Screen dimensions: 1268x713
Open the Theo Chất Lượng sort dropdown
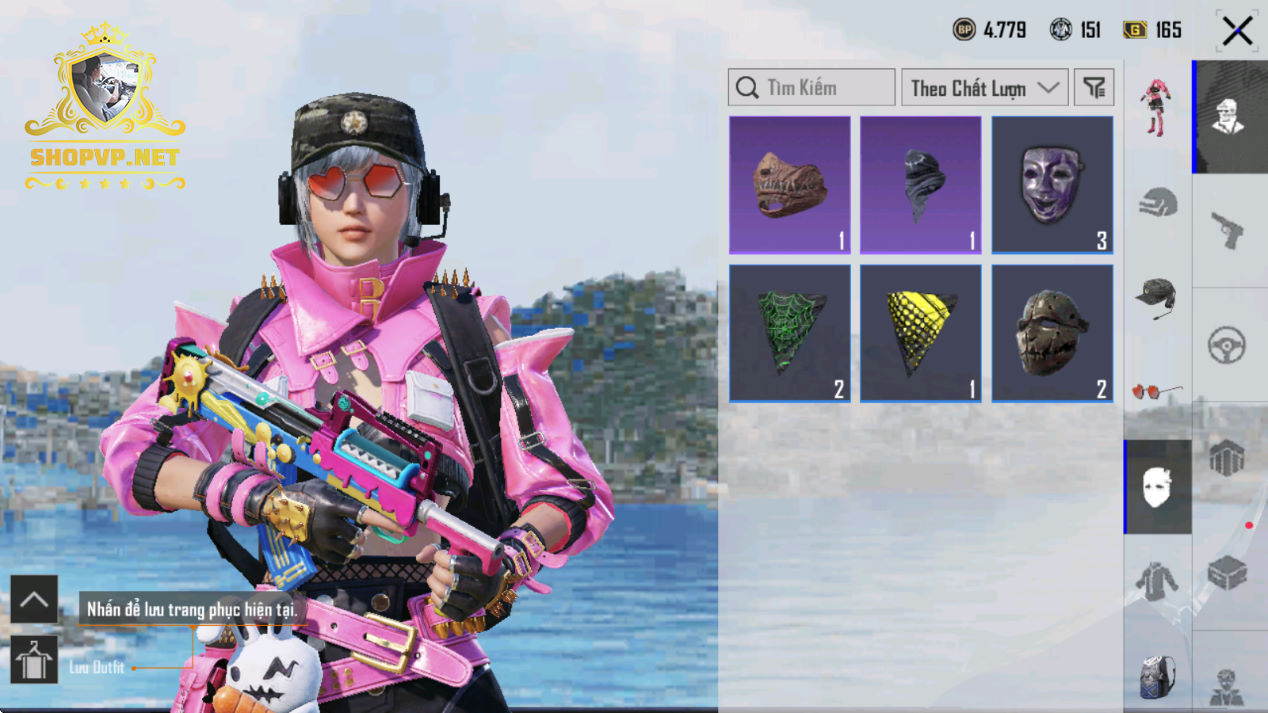point(984,88)
